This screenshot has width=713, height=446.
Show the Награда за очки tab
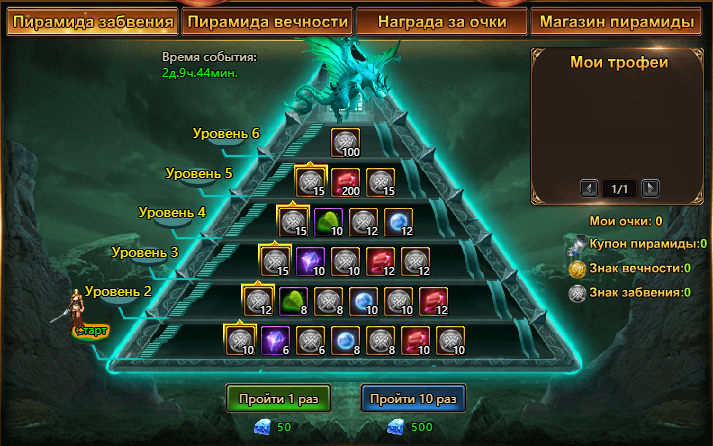443,21
